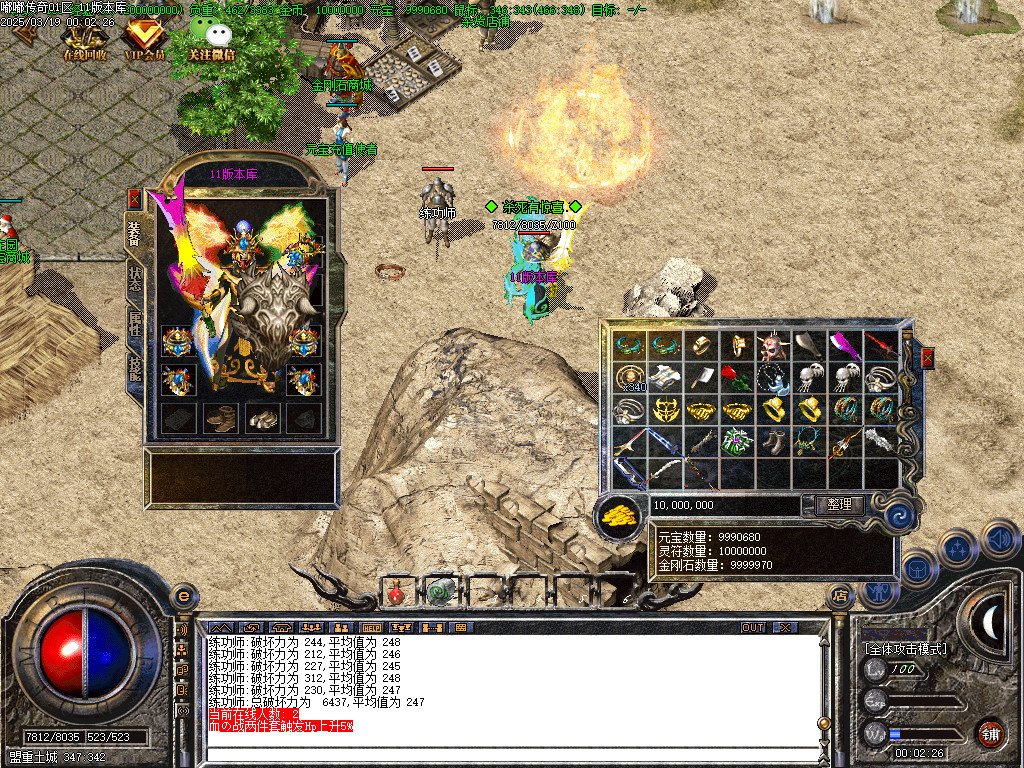Switch to the 状态 status tab
This screenshot has height=768, width=1024.
134,279
